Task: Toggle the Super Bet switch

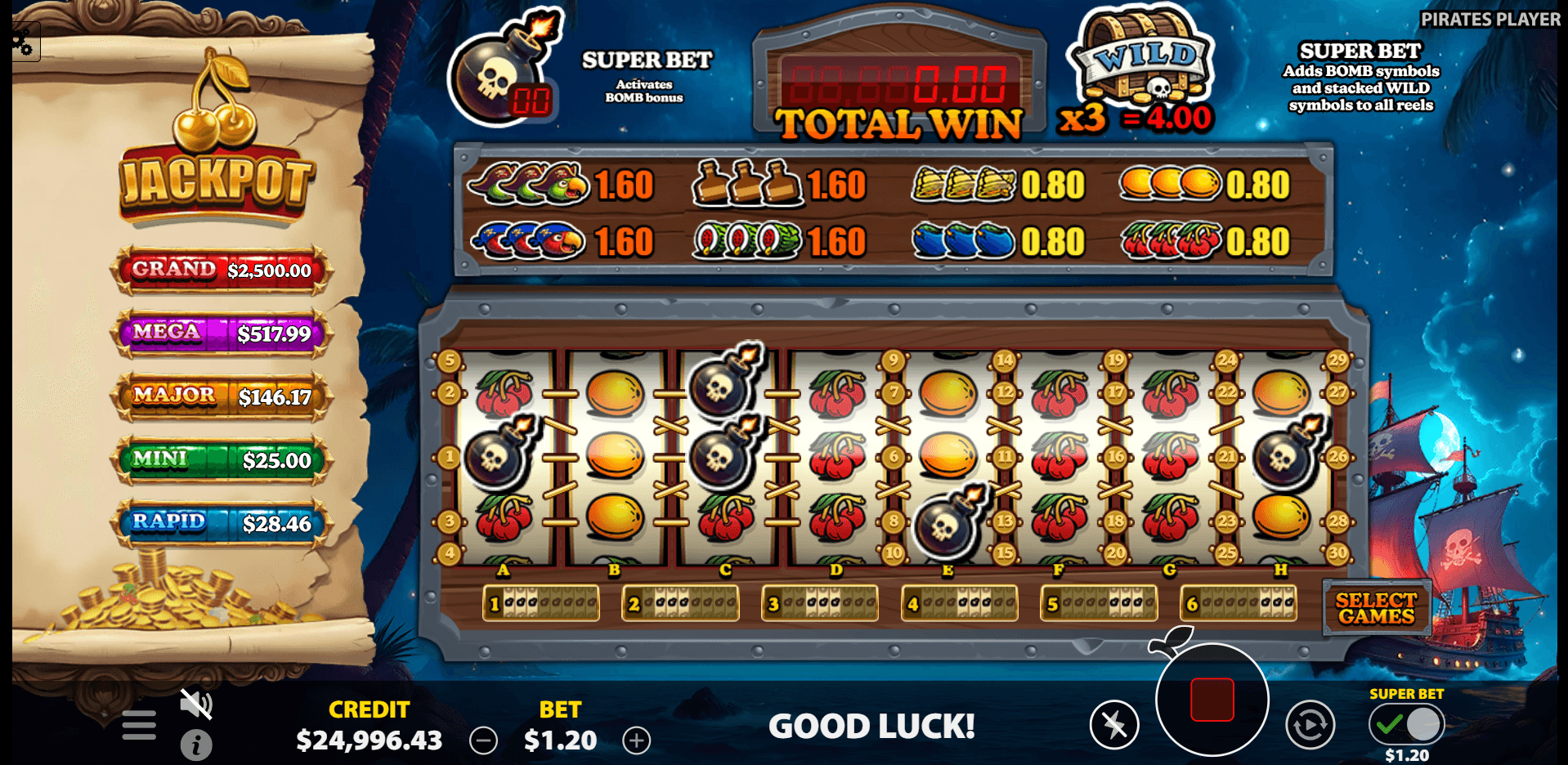Action: click(x=1406, y=723)
